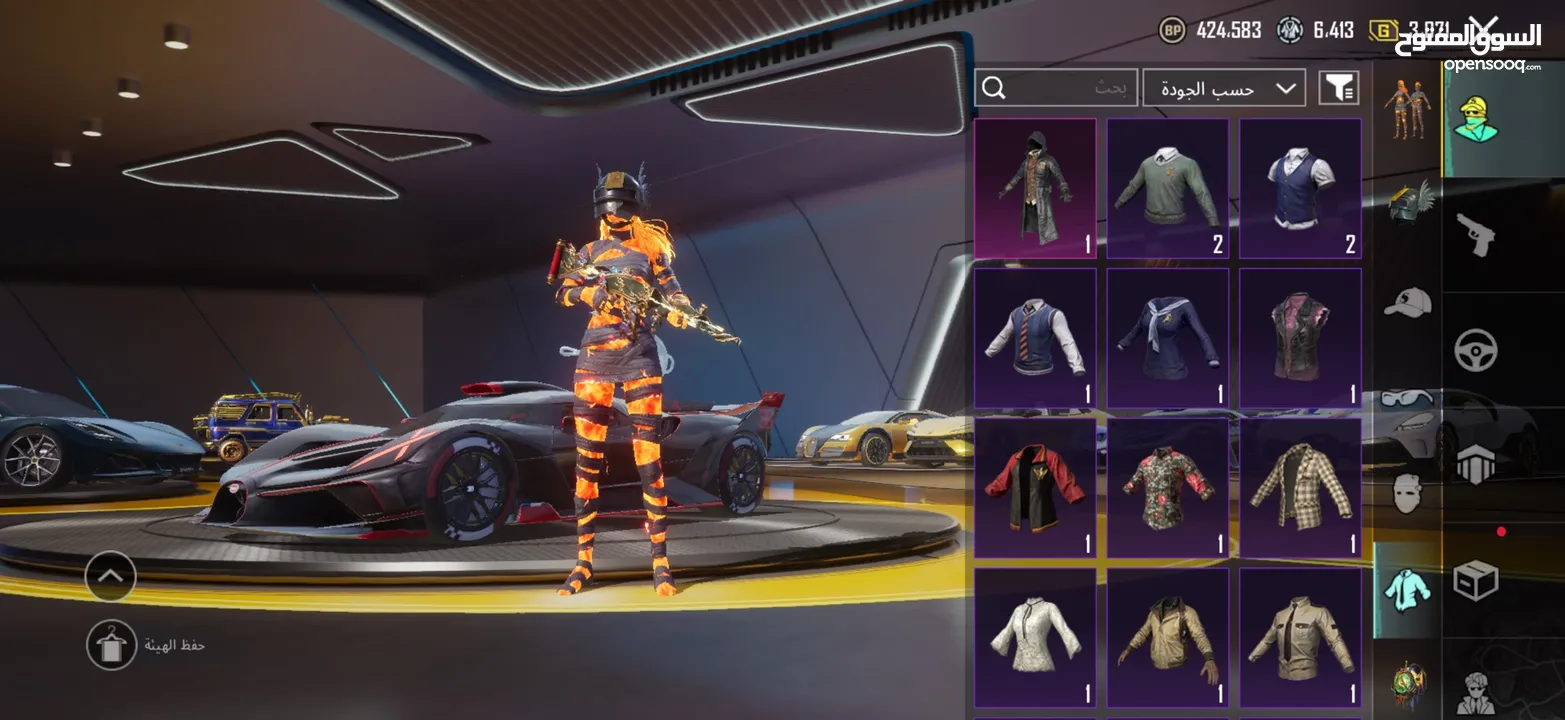Screen dimensions: 1565x720
Task: Select the red and black jacket
Action: (x=1035, y=488)
